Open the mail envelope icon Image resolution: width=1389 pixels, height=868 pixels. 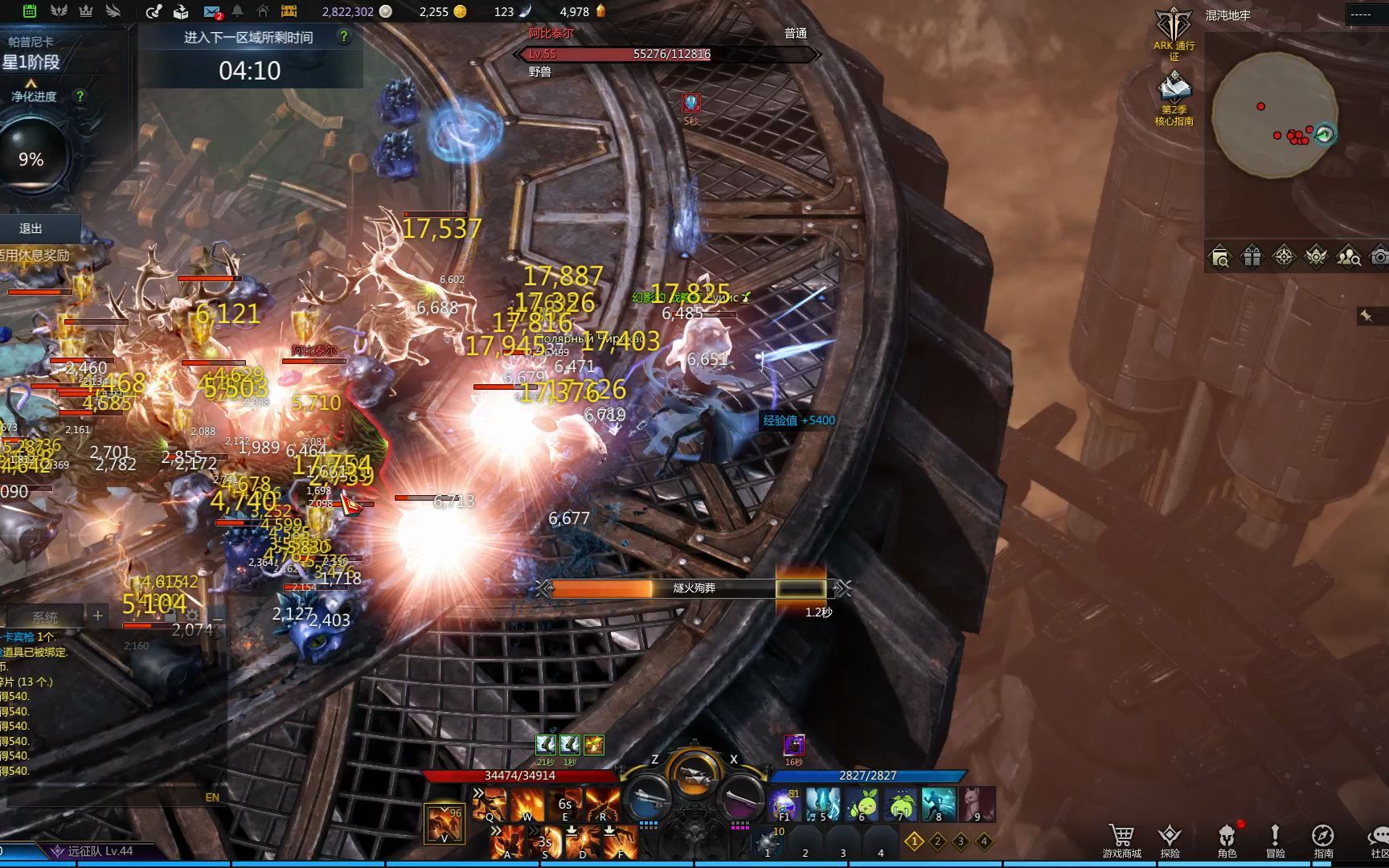tap(212, 12)
